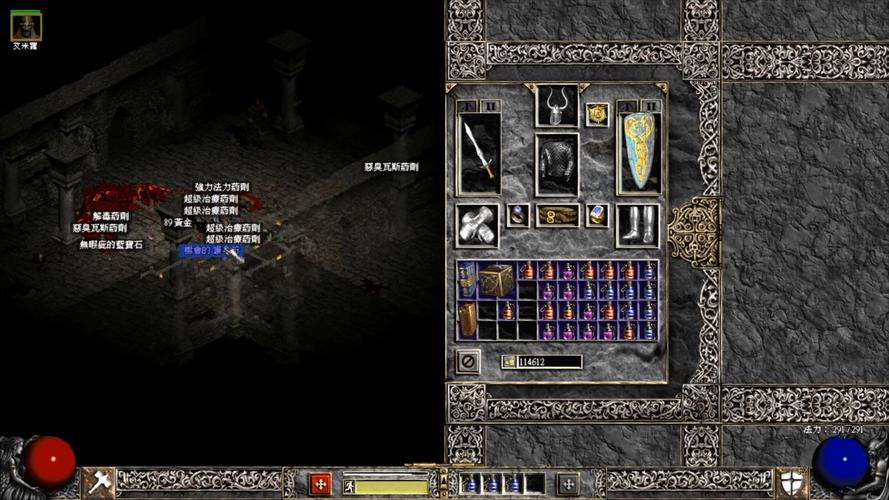Toggle the run/walk button

(x=350, y=486)
